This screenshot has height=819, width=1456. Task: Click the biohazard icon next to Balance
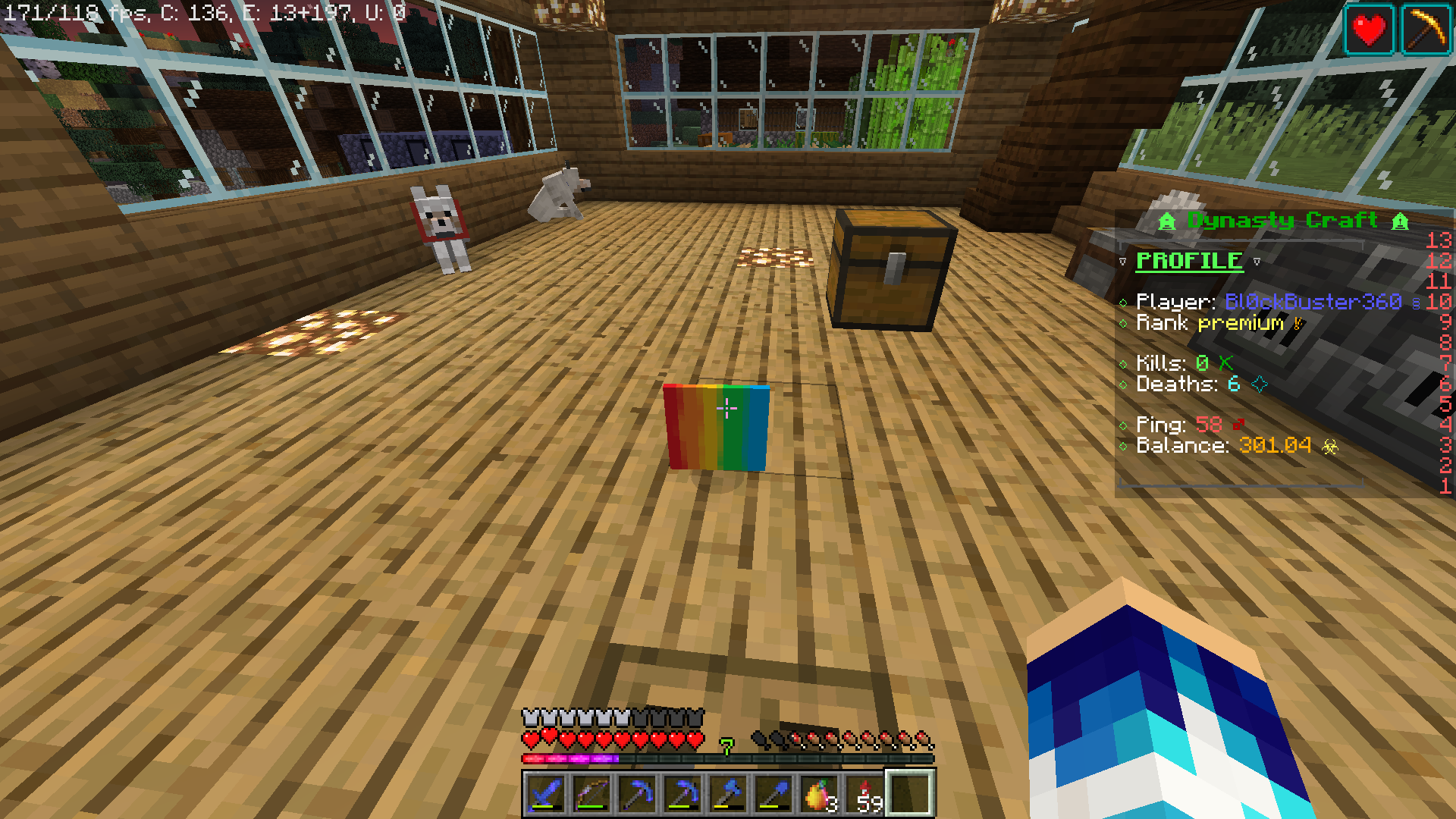coord(1332,447)
